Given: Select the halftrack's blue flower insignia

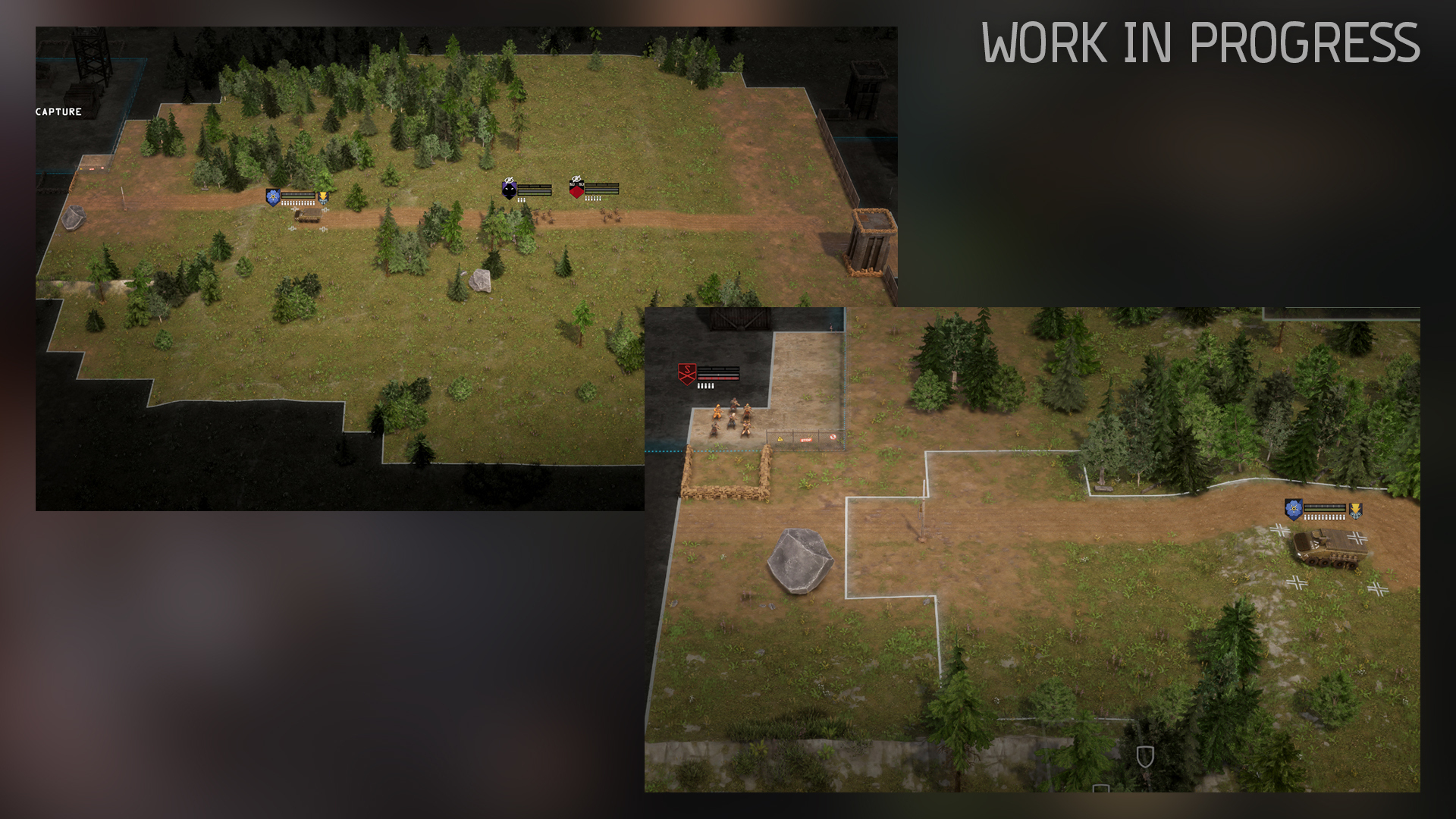Looking at the screenshot, I should pos(1294,509).
